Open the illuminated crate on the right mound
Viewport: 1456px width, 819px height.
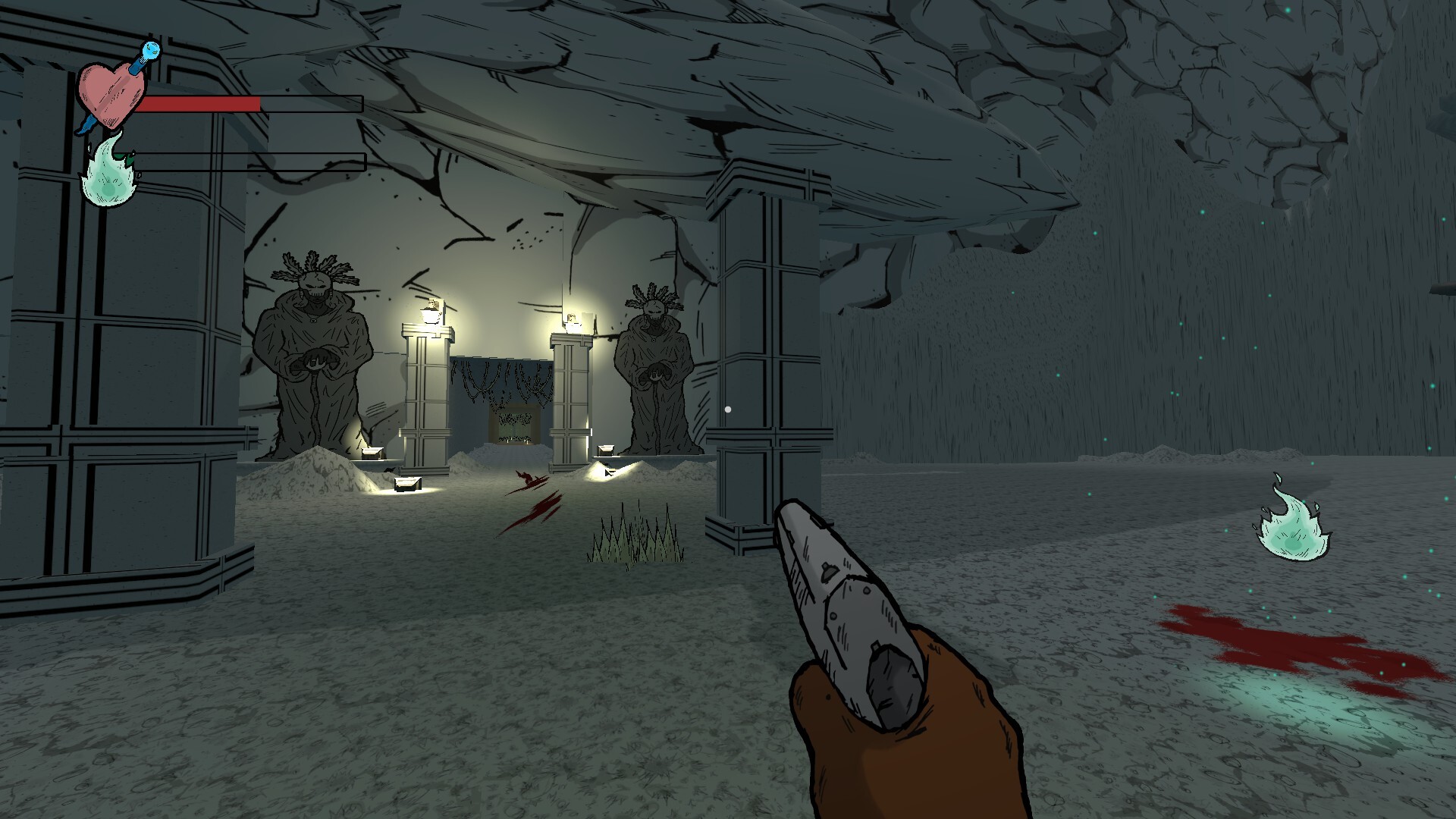(604, 453)
